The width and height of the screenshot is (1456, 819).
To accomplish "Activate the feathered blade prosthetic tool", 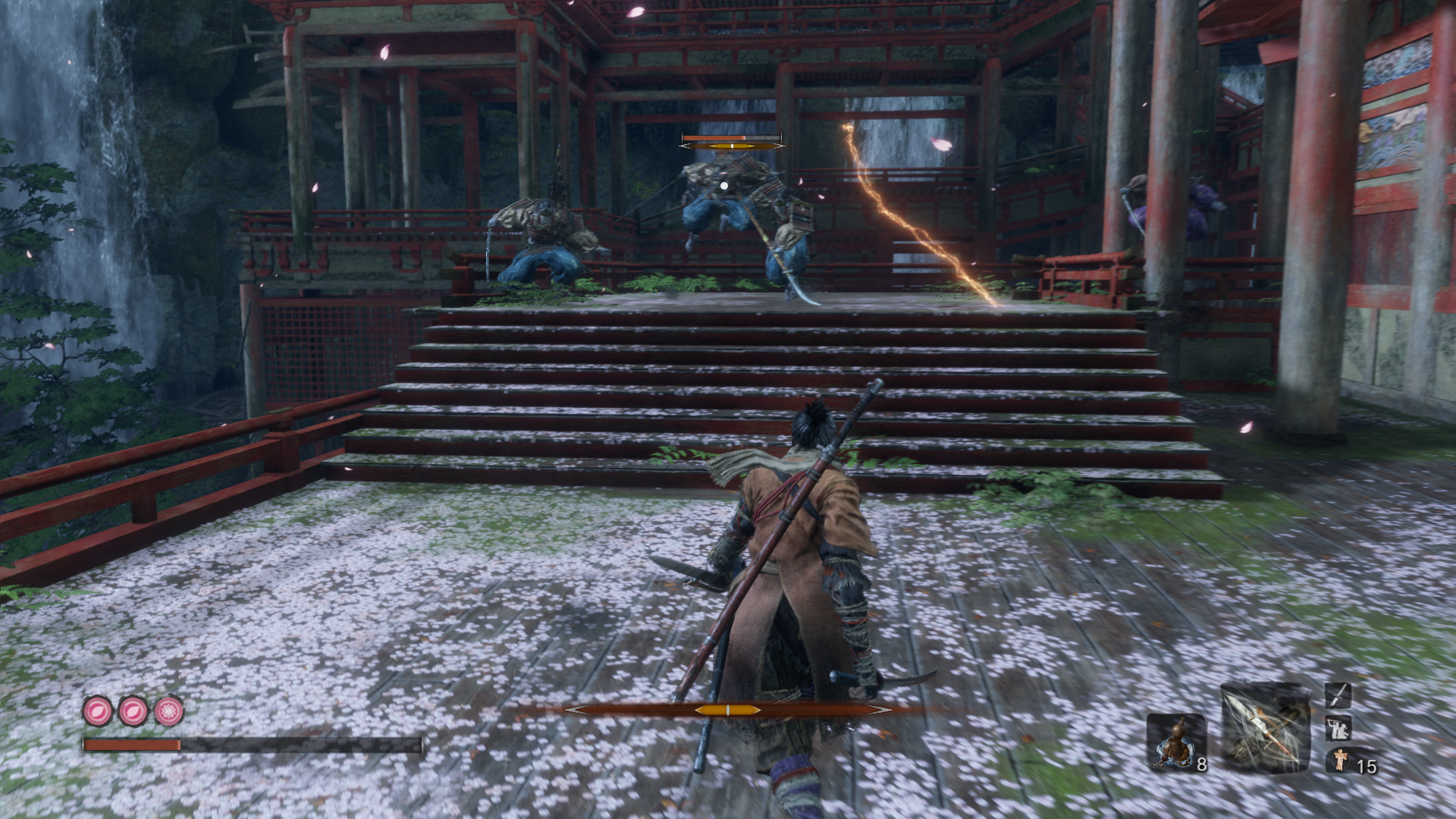I will click(1265, 728).
